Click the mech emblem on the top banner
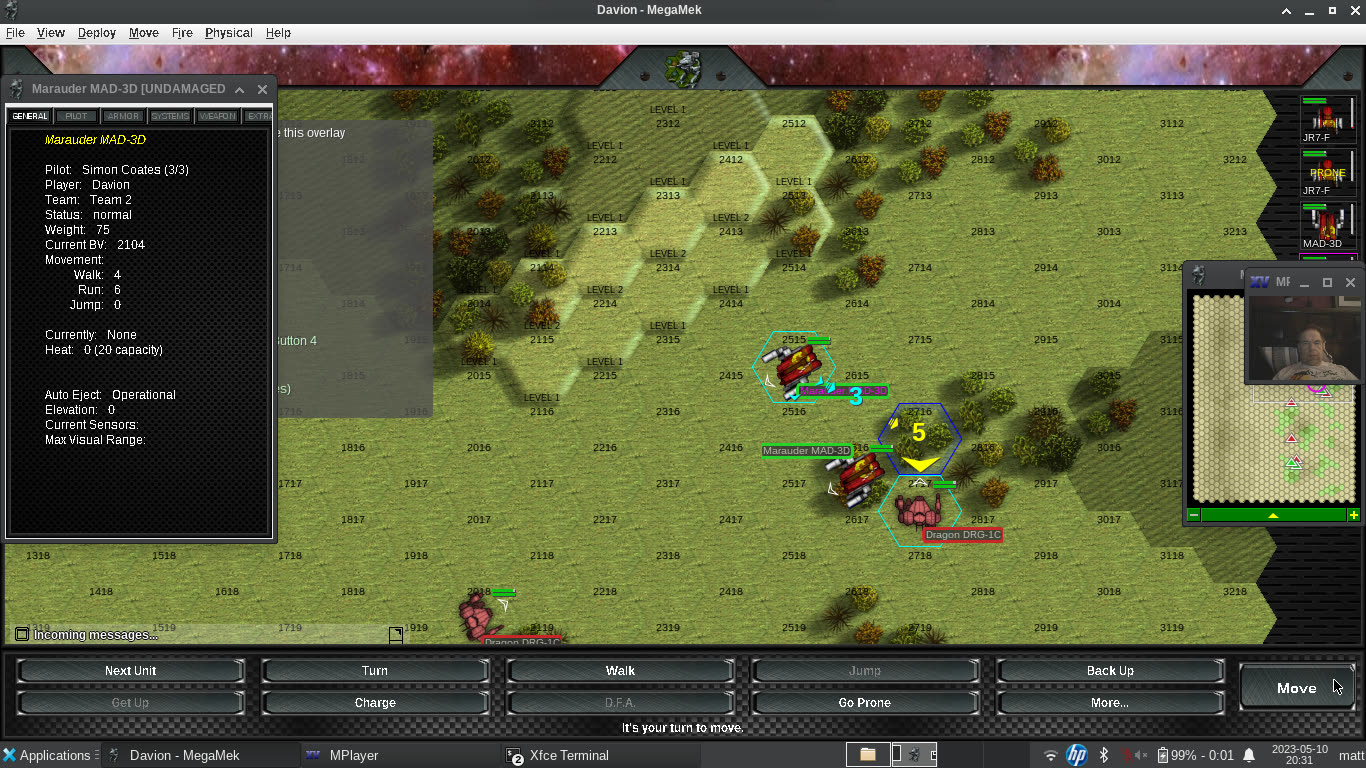 [x=683, y=67]
